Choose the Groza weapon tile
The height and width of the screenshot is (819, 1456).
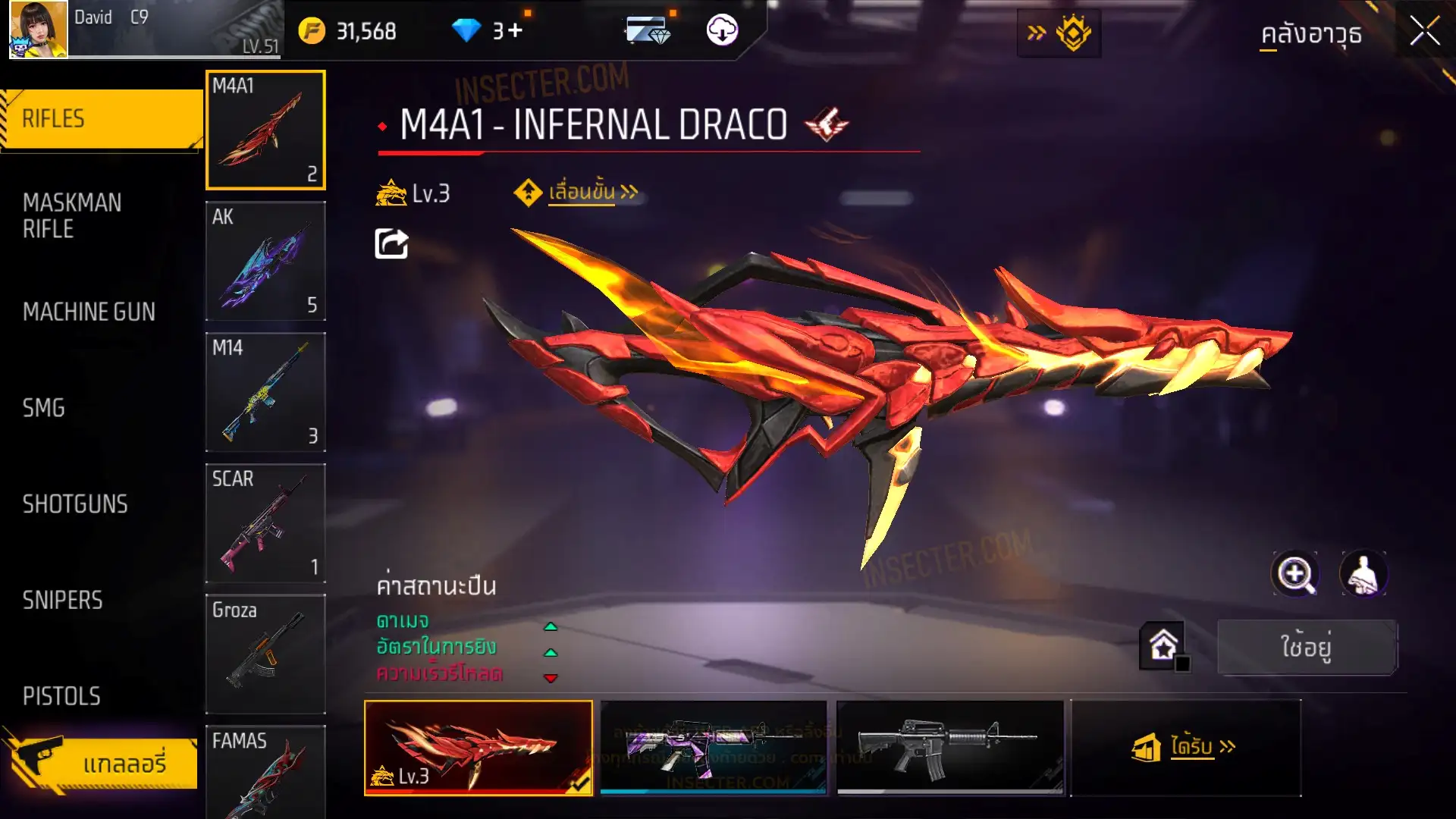point(265,654)
